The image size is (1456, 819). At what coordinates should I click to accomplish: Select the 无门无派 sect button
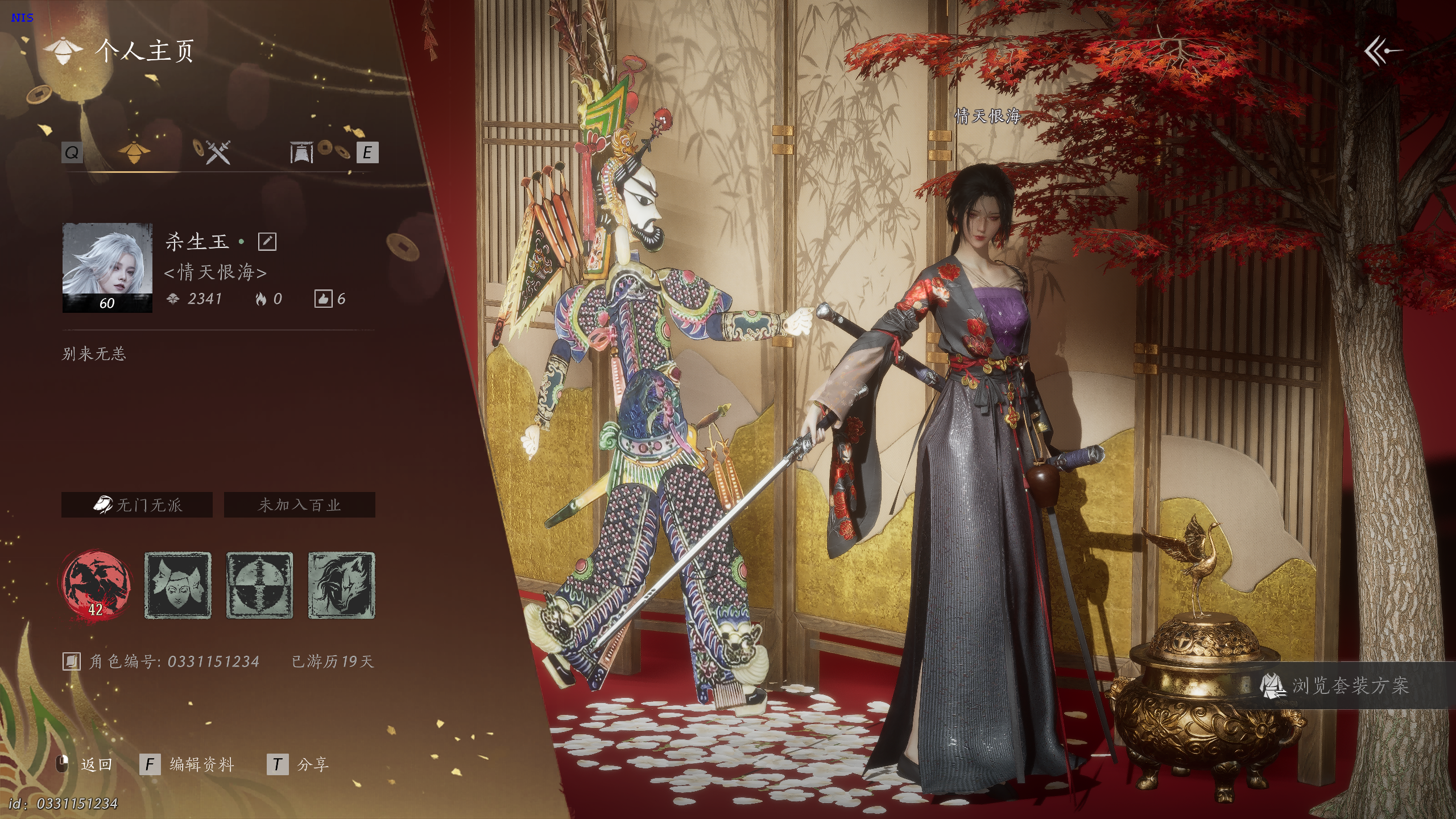(137, 505)
